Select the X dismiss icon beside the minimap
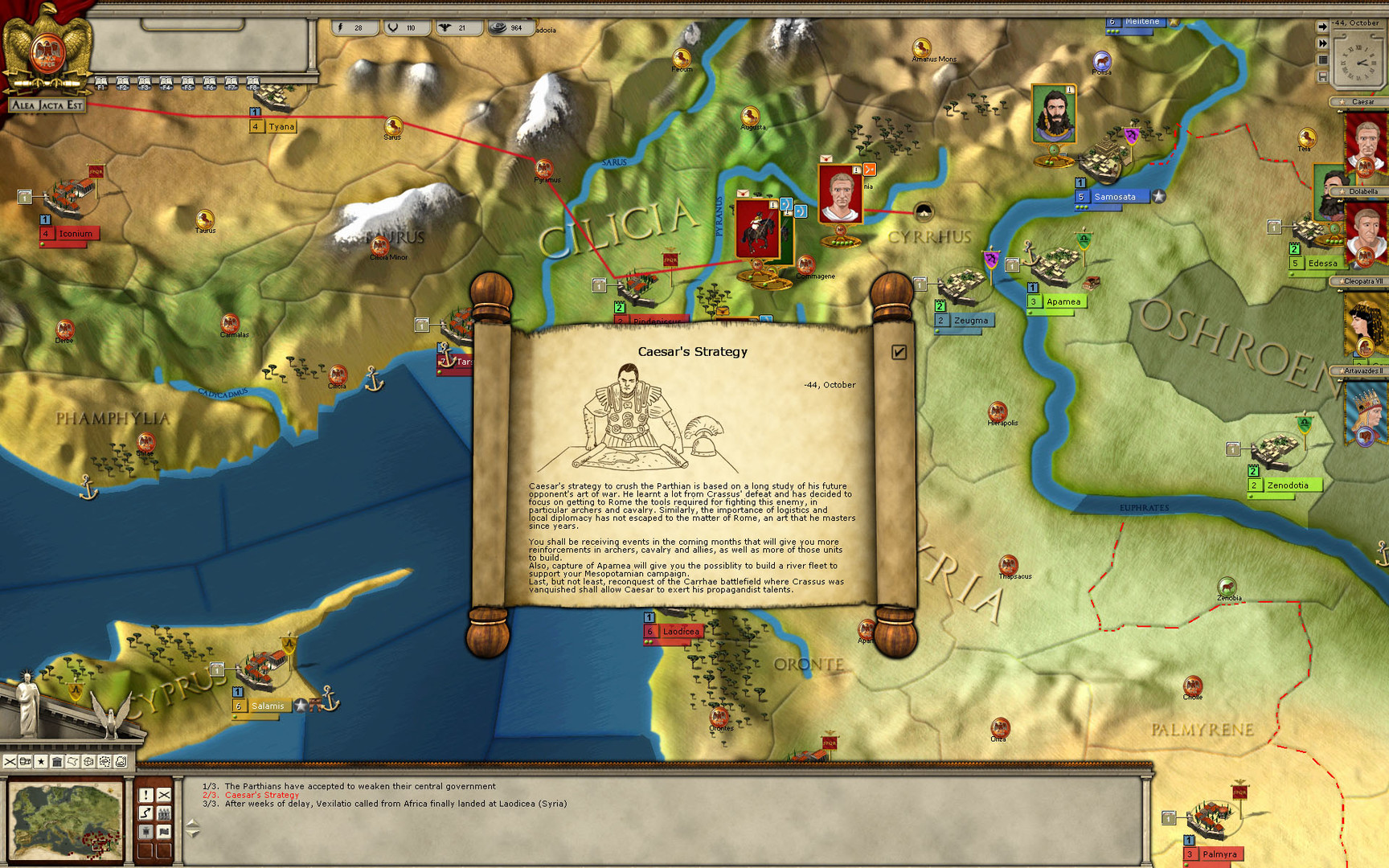Screen dimensions: 1389x868 [163, 795]
